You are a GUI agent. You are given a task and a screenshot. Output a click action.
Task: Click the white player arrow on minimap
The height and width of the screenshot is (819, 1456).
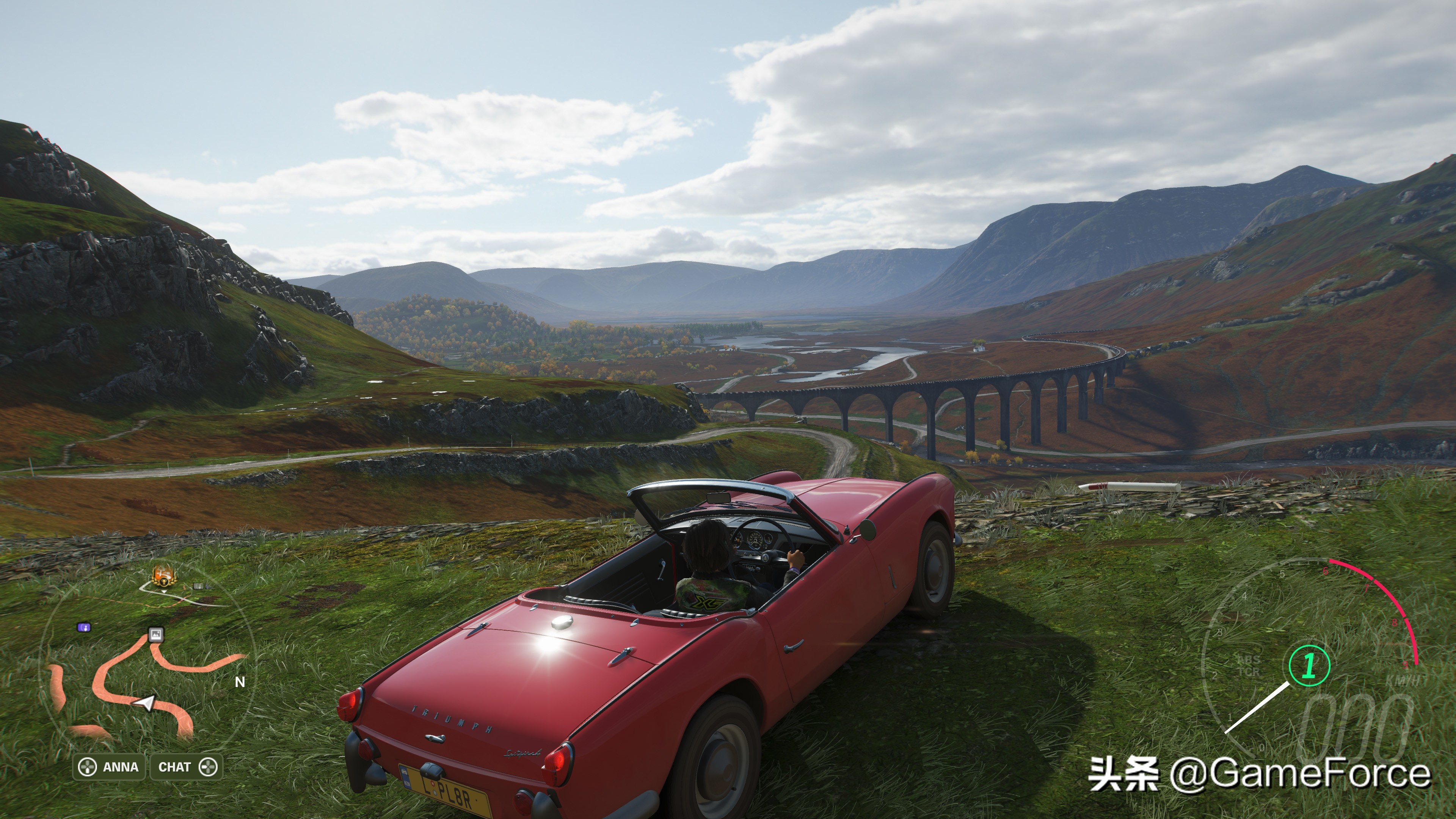tap(146, 703)
